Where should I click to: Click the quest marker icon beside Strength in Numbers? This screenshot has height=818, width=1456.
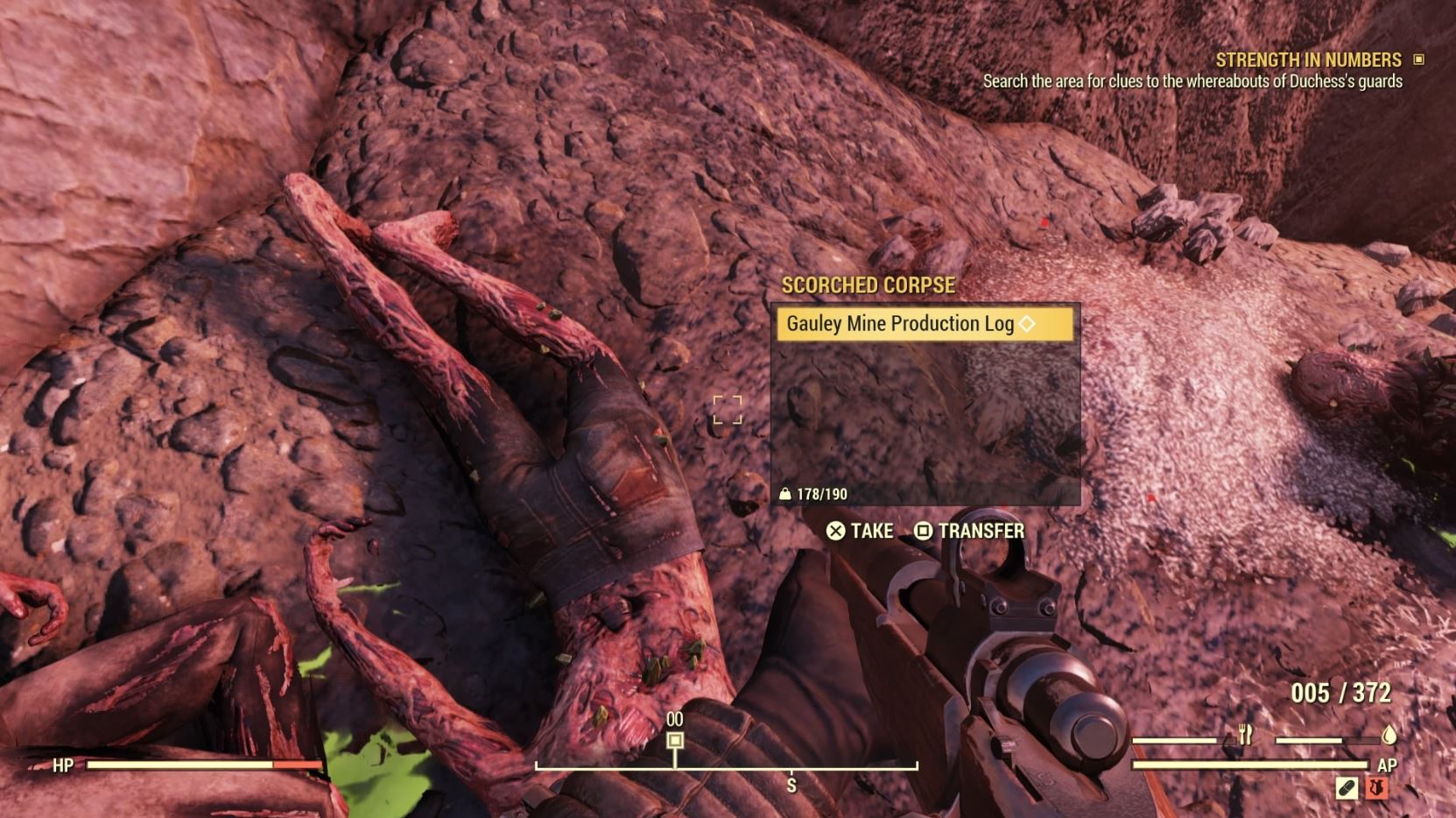tap(1418, 60)
